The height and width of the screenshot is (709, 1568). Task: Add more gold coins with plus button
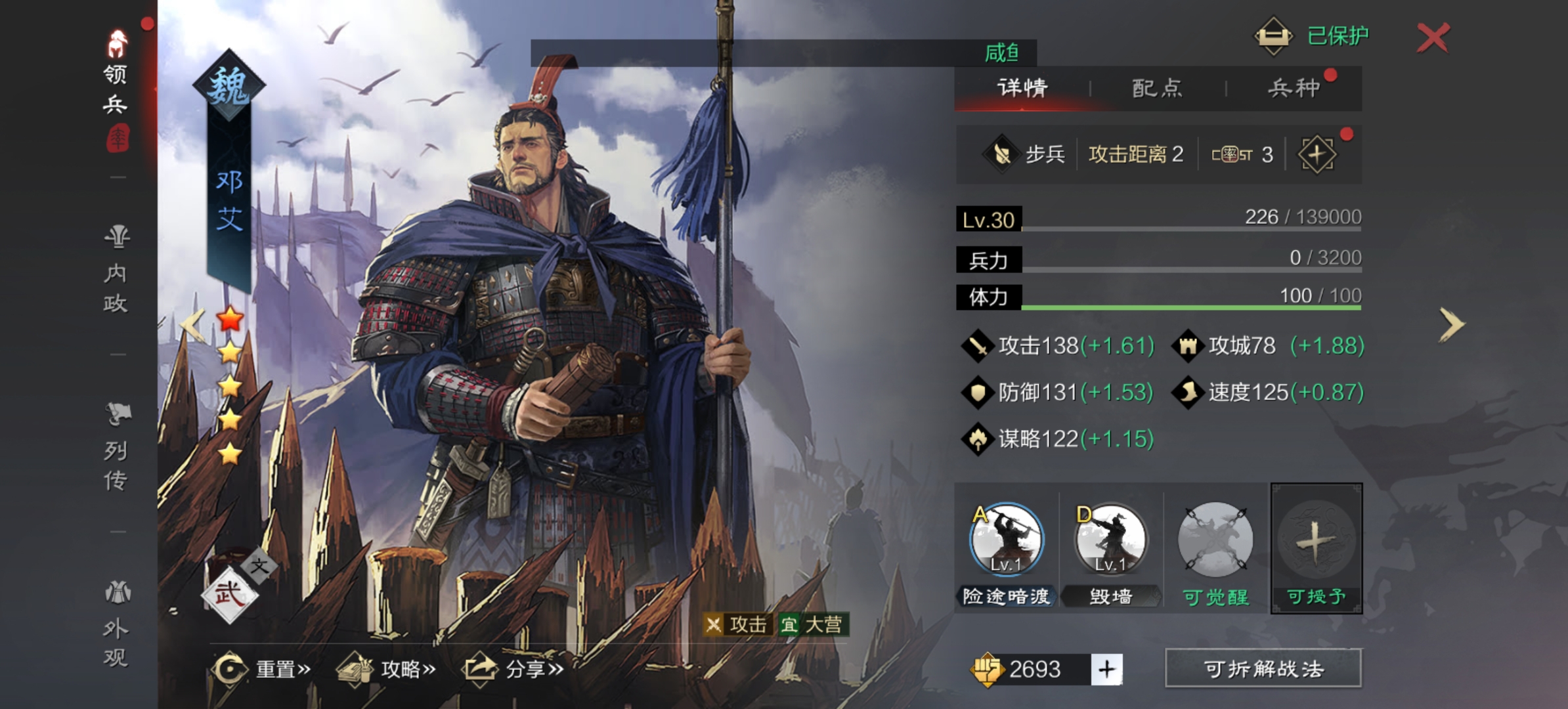click(1107, 670)
